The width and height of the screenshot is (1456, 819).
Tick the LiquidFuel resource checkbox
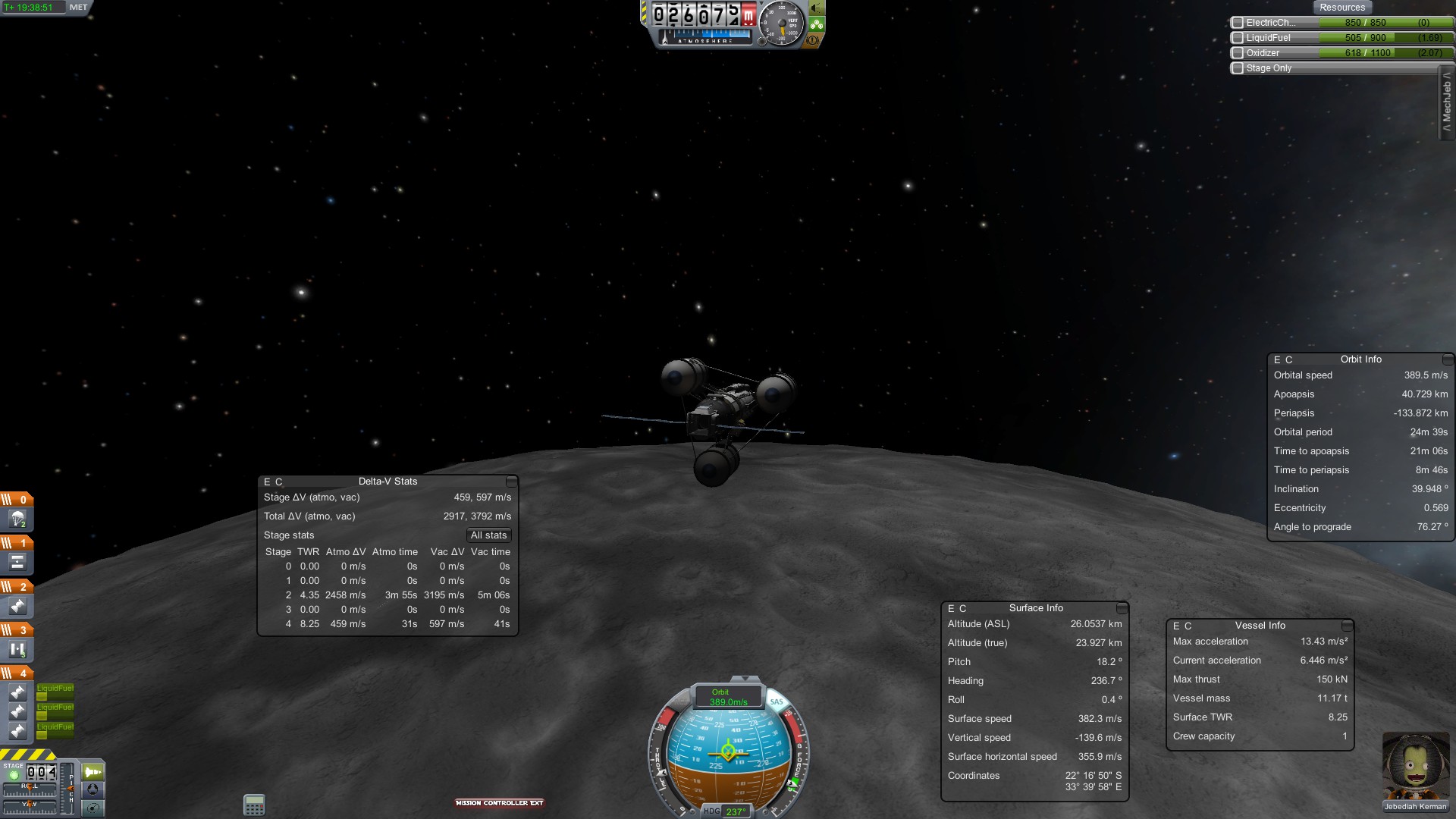coord(1238,38)
